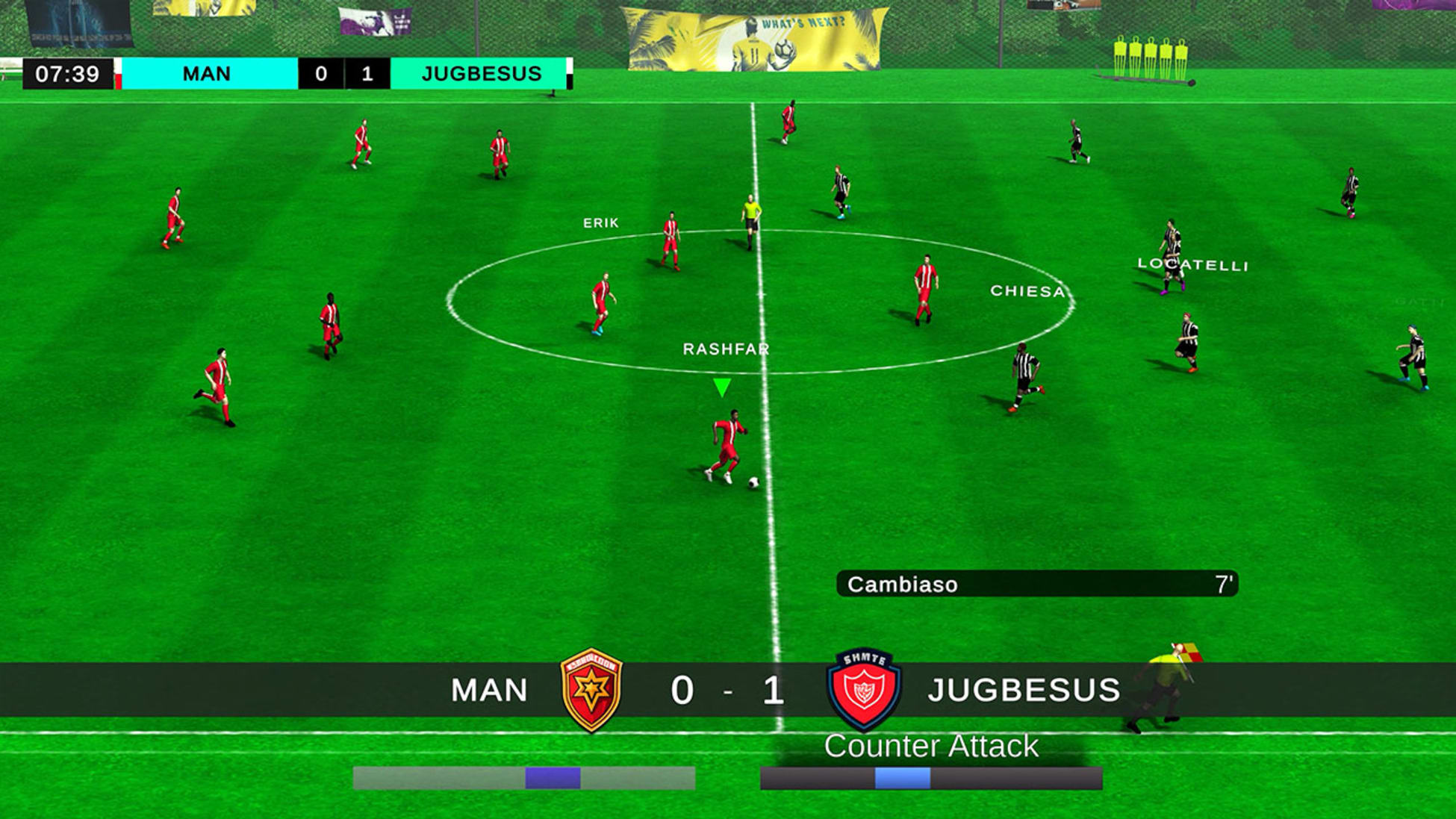Screen dimensions: 1456x819
Task: Click the RASHFAR player name label
Action: pos(727,348)
